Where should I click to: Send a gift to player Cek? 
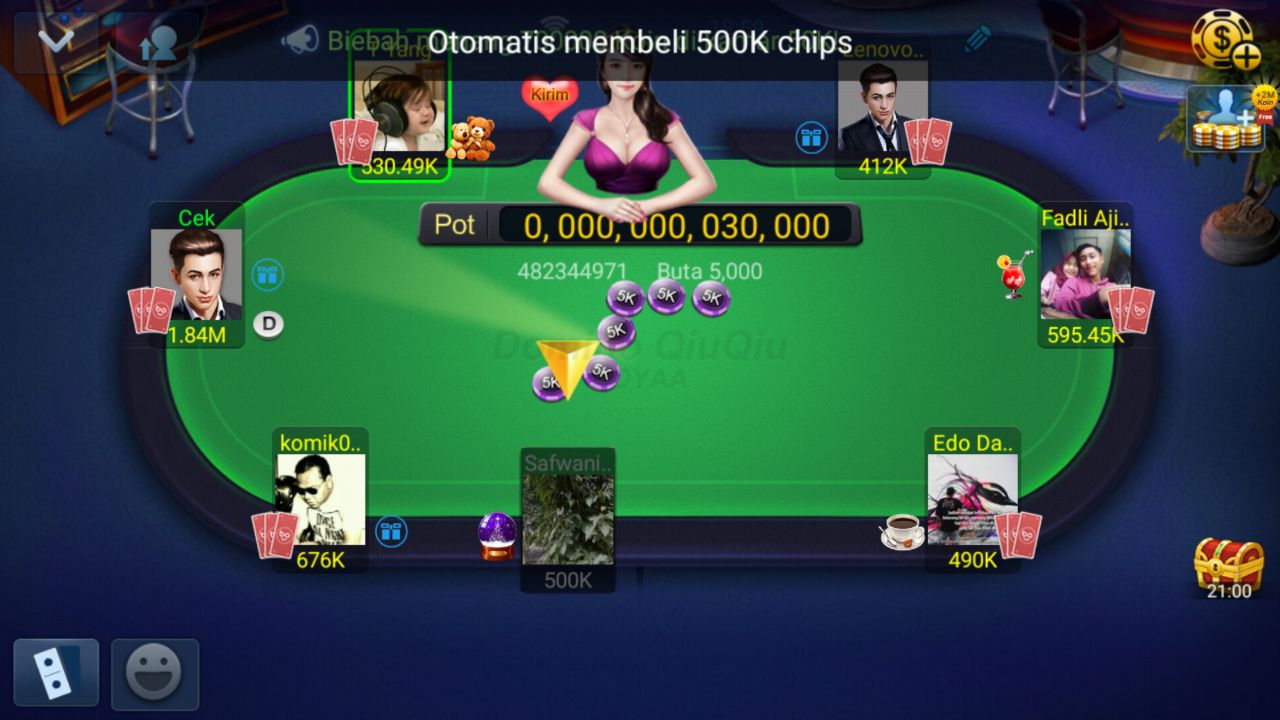pyautogui.click(x=267, y=275)
